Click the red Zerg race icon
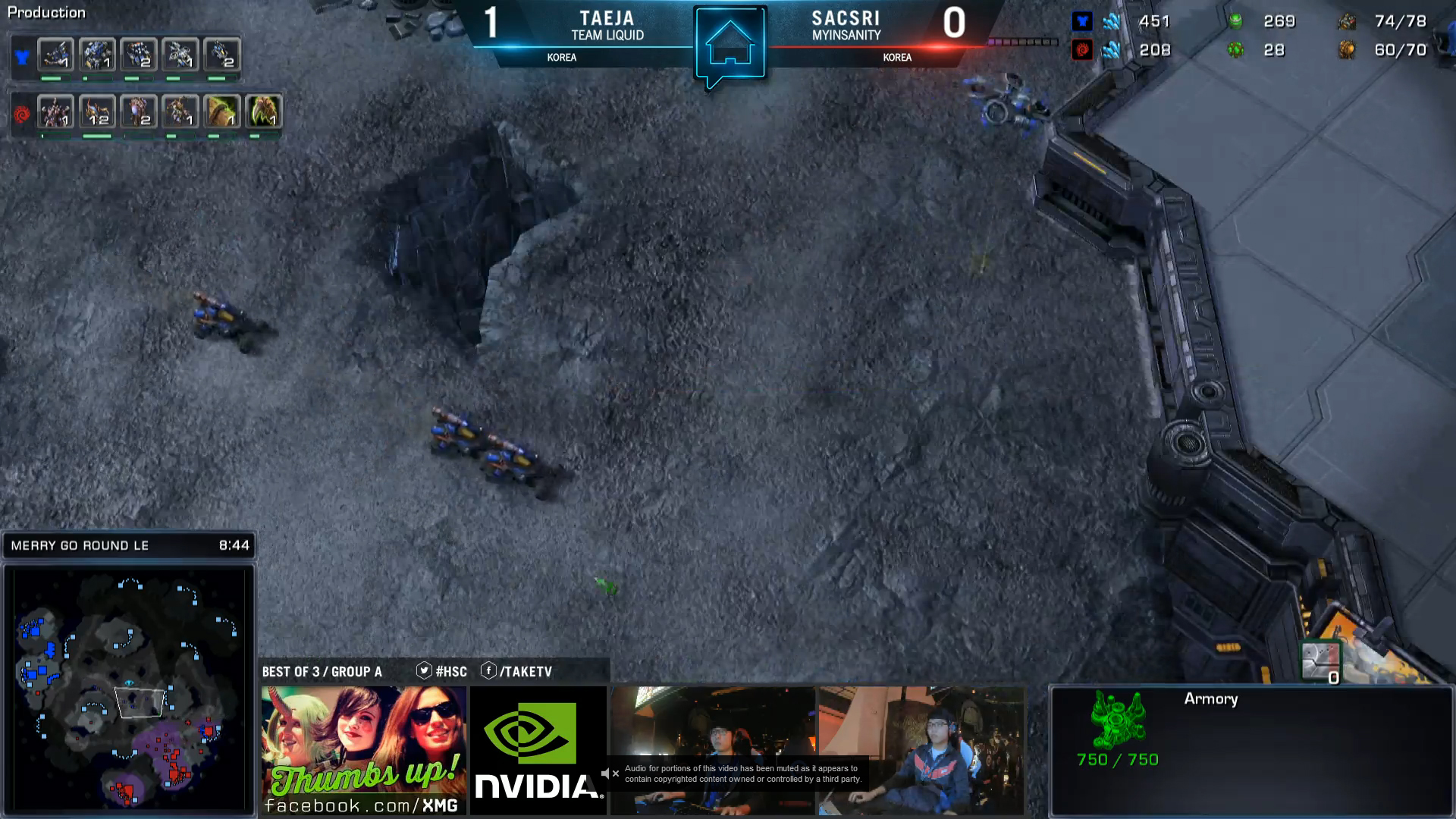 [x=22, y=115]
